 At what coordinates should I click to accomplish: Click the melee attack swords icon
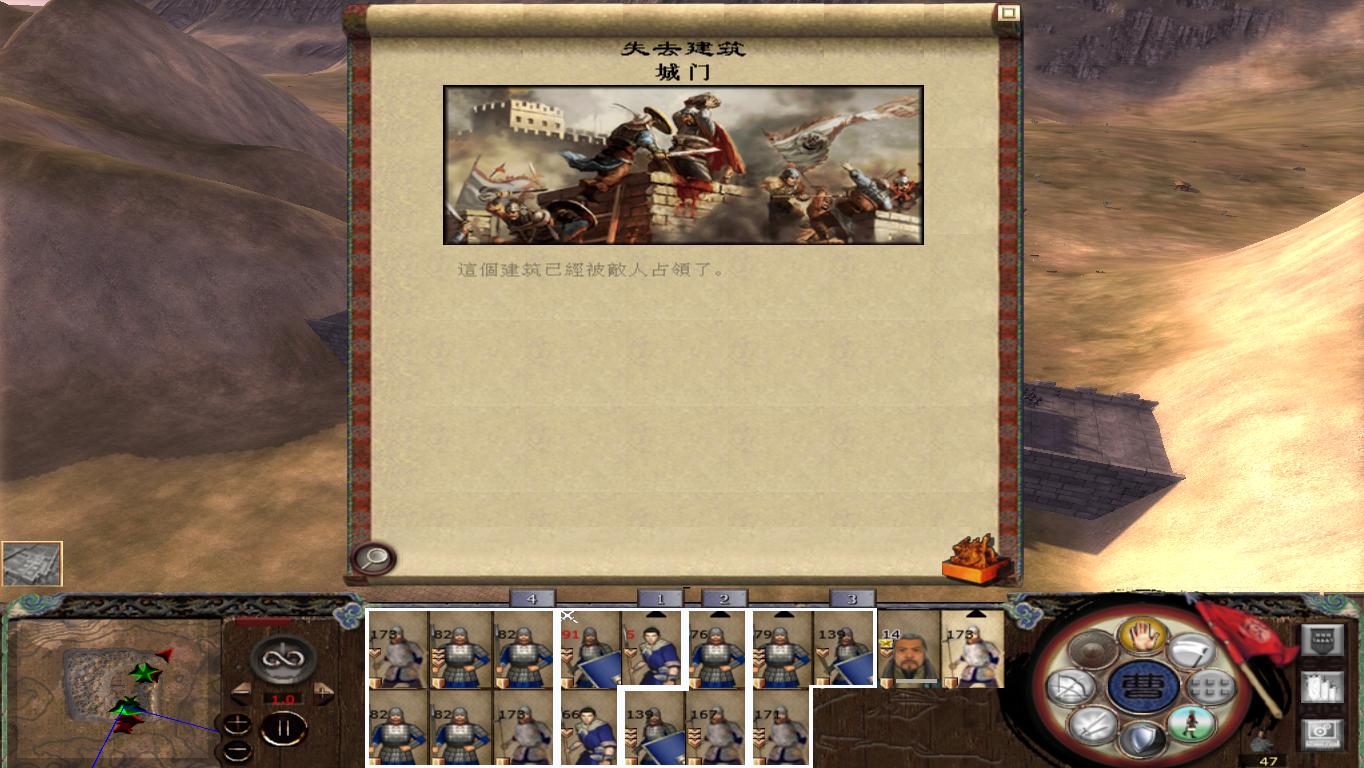point(1092,725)
